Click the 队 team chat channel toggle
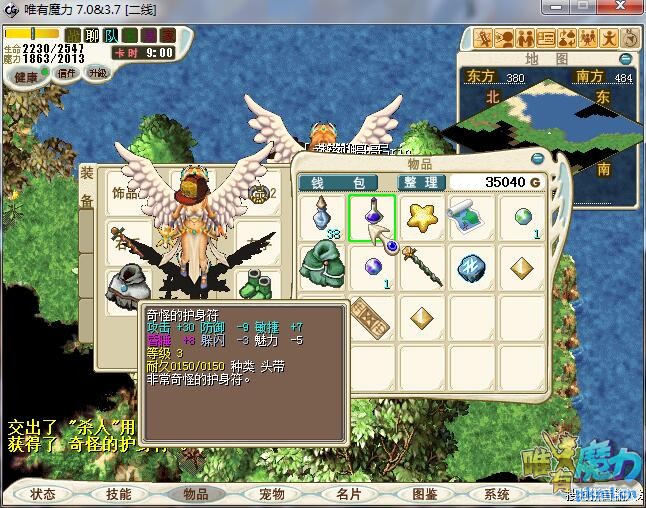 [112, 37]
